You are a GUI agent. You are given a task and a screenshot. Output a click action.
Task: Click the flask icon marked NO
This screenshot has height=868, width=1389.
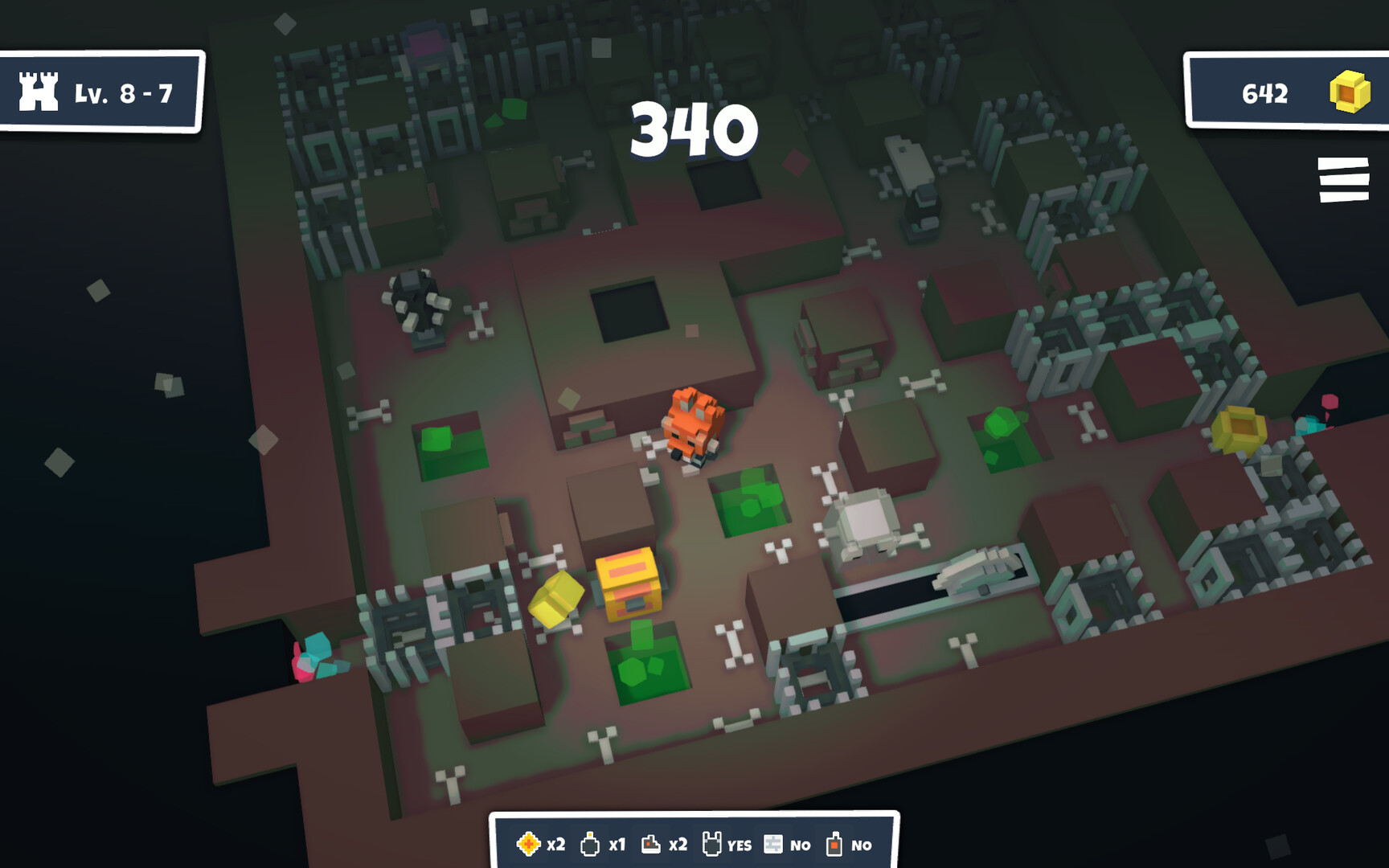click(x=833, y=845)
